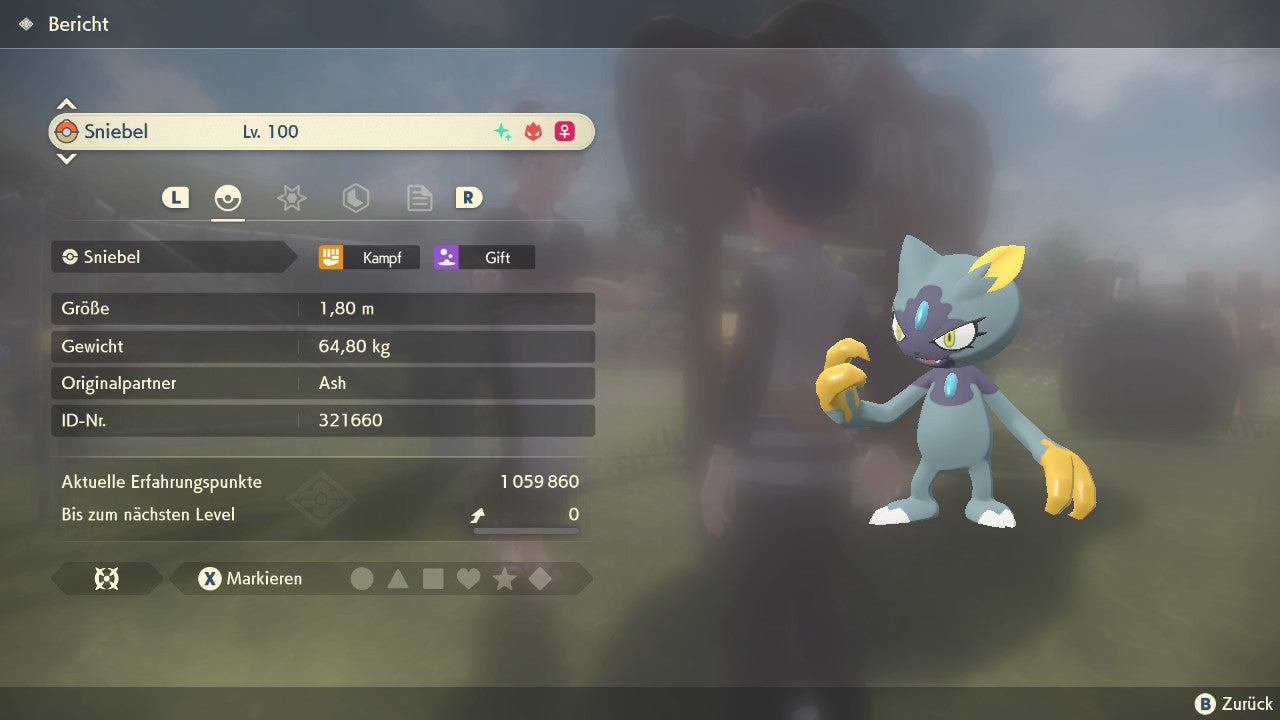Toggle the circle marking

[362, 578]
